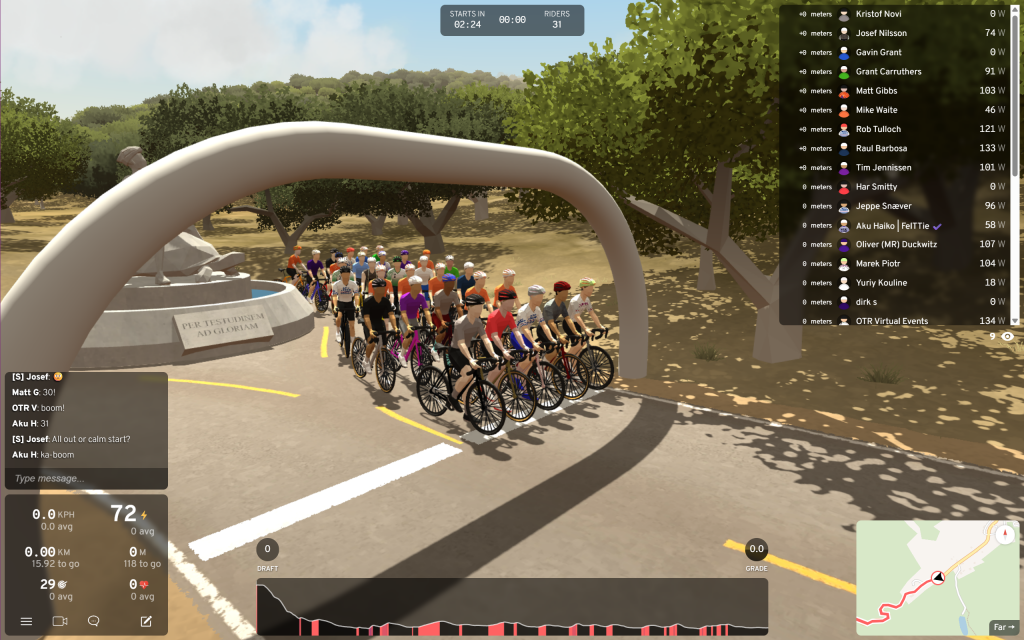This screenshot has width=1024, height=640.
Task: Toggle the spectators eye icon
Action: click(x=1007, y=337)
